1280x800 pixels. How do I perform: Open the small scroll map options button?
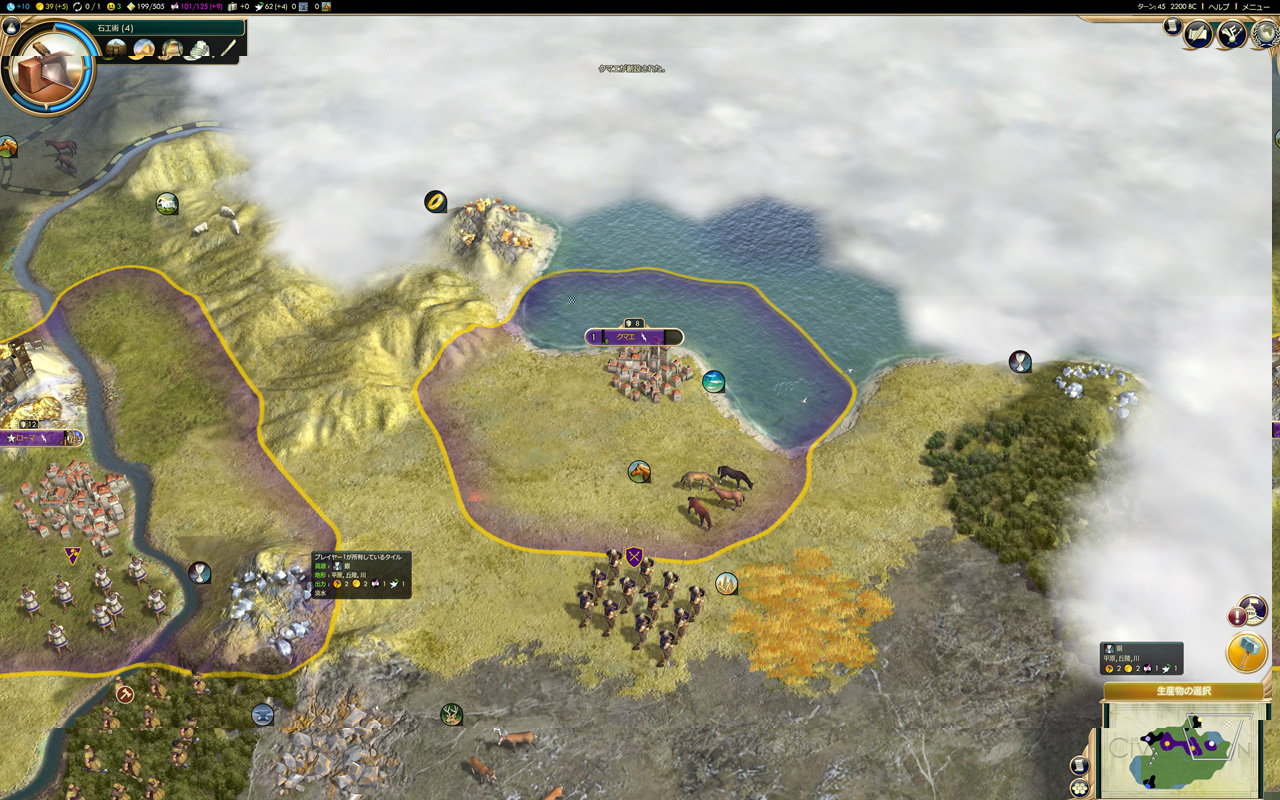(x=1079, y=765)
